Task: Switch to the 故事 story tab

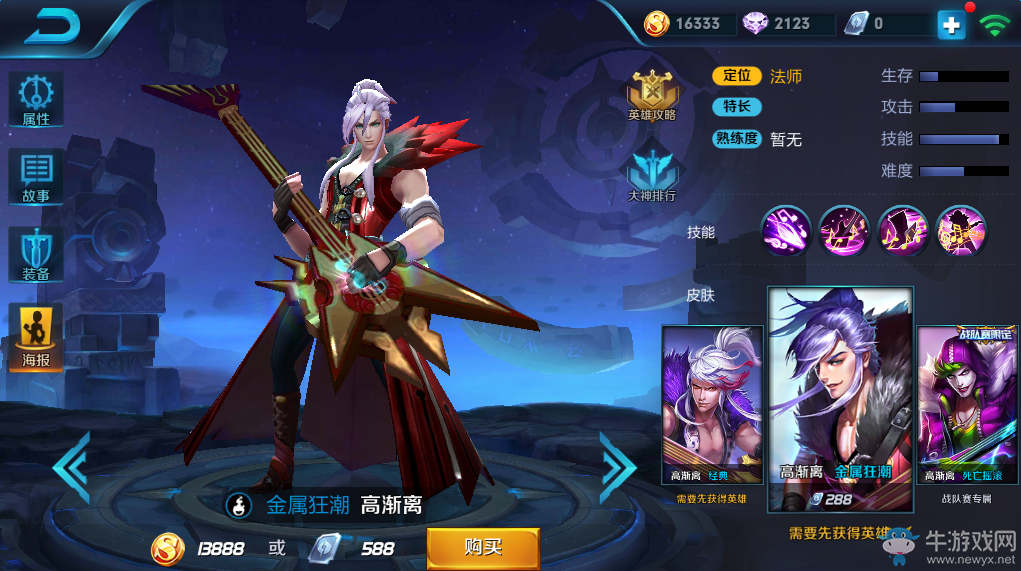Action: [x=36, y=178]
